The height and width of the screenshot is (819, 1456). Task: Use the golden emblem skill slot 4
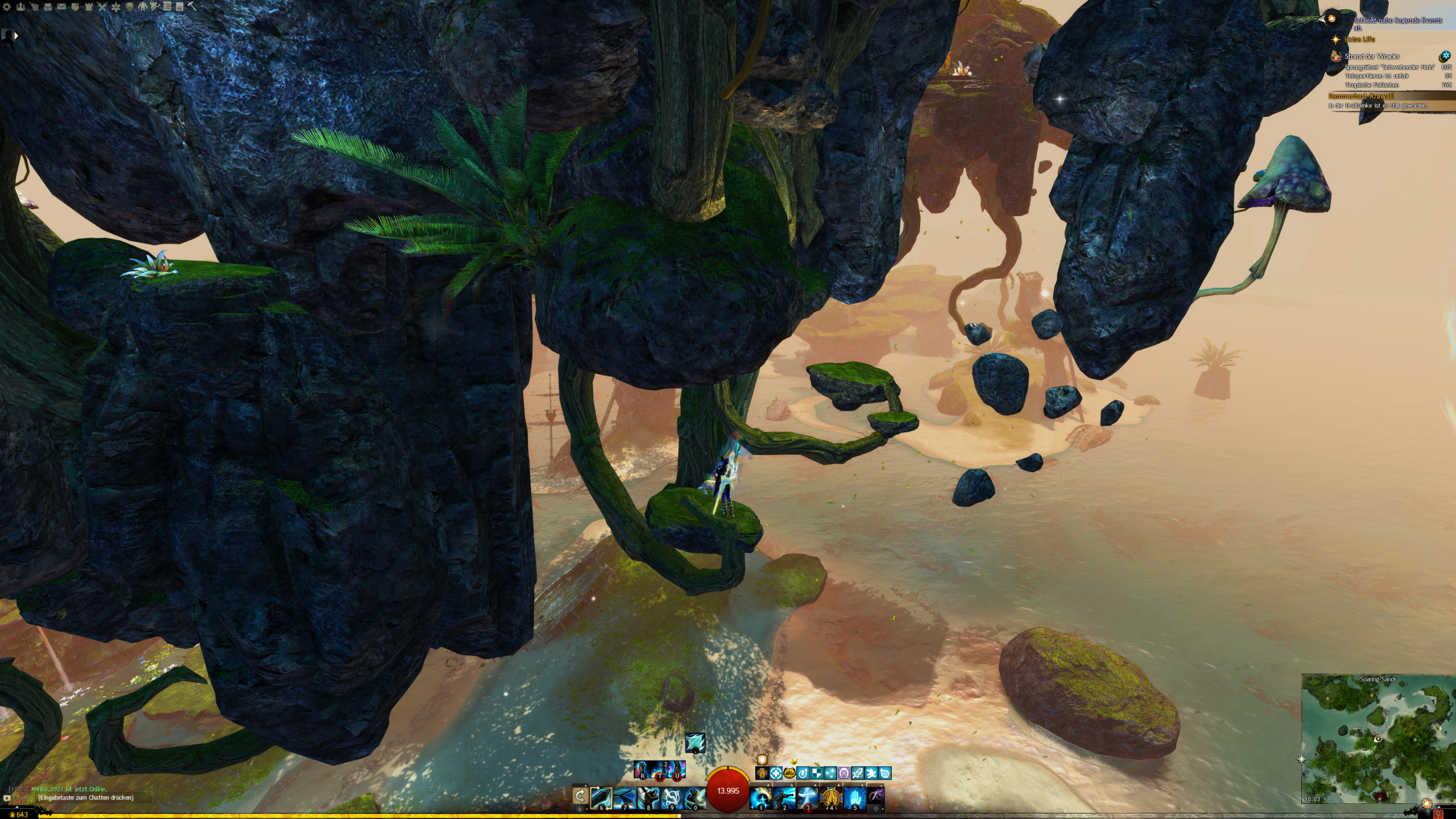coord(831,797)
